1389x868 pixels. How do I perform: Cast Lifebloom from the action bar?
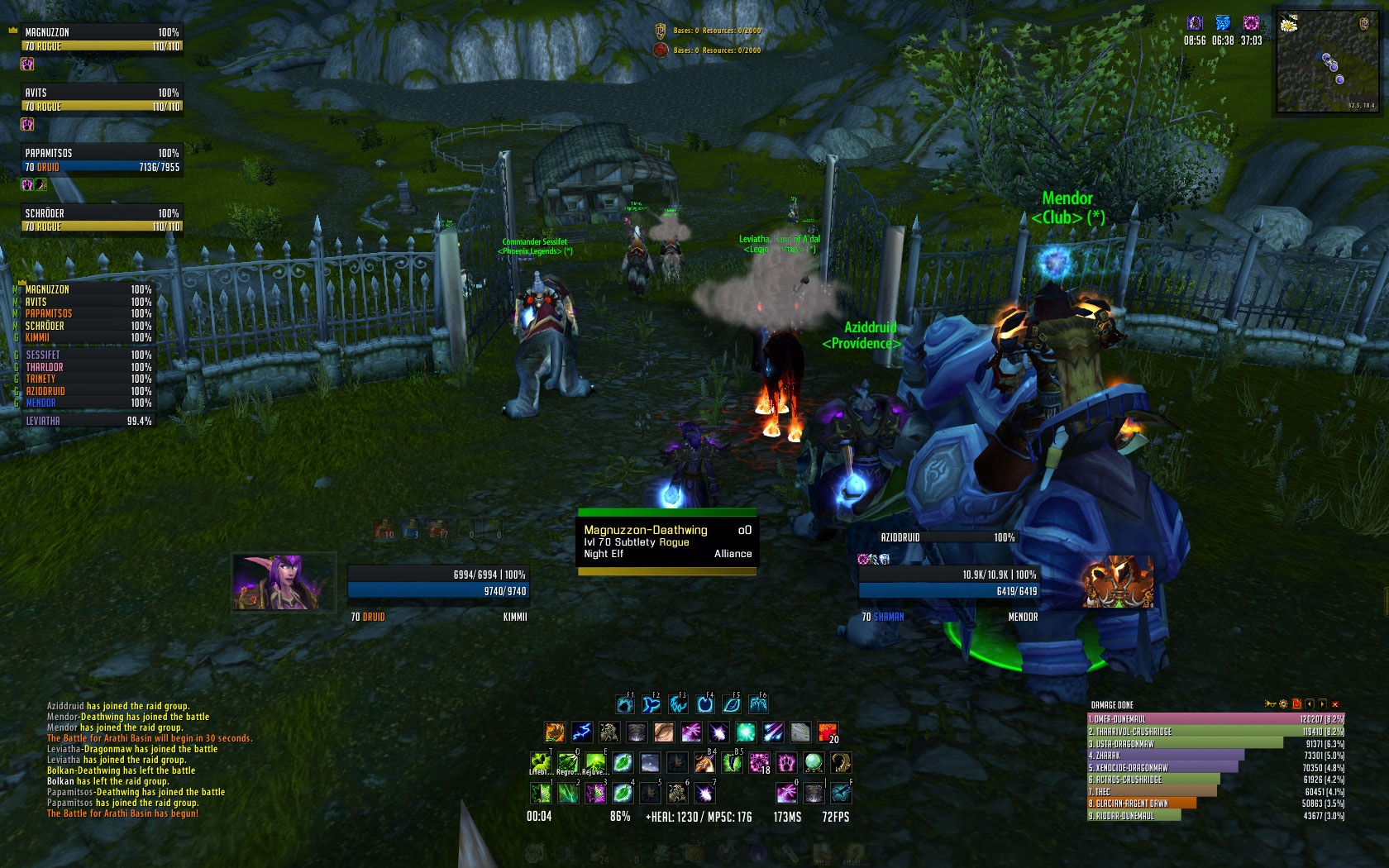click(540, 762)
